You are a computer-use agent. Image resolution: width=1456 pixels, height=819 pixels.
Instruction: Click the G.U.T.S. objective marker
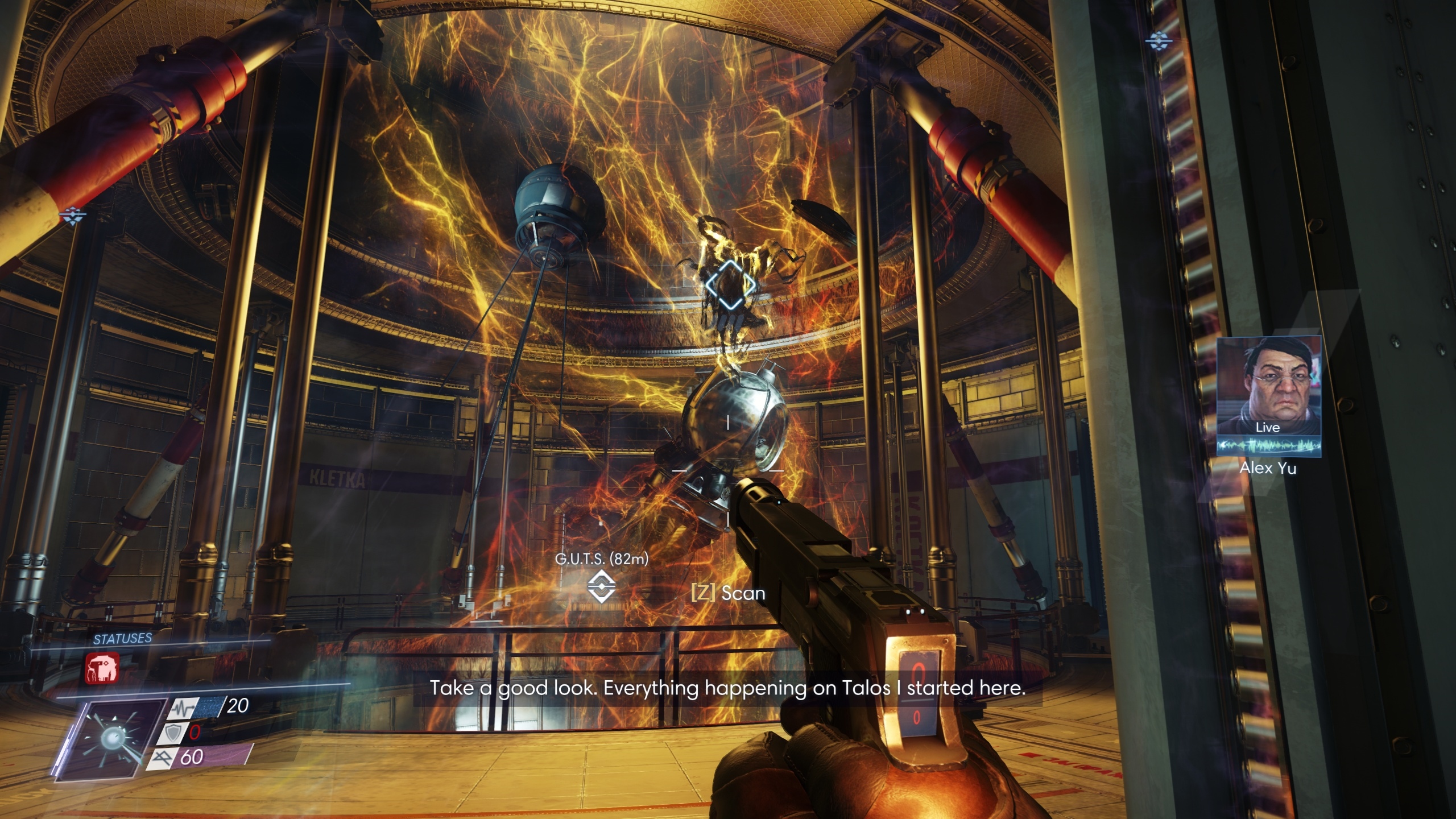(601, 586)
